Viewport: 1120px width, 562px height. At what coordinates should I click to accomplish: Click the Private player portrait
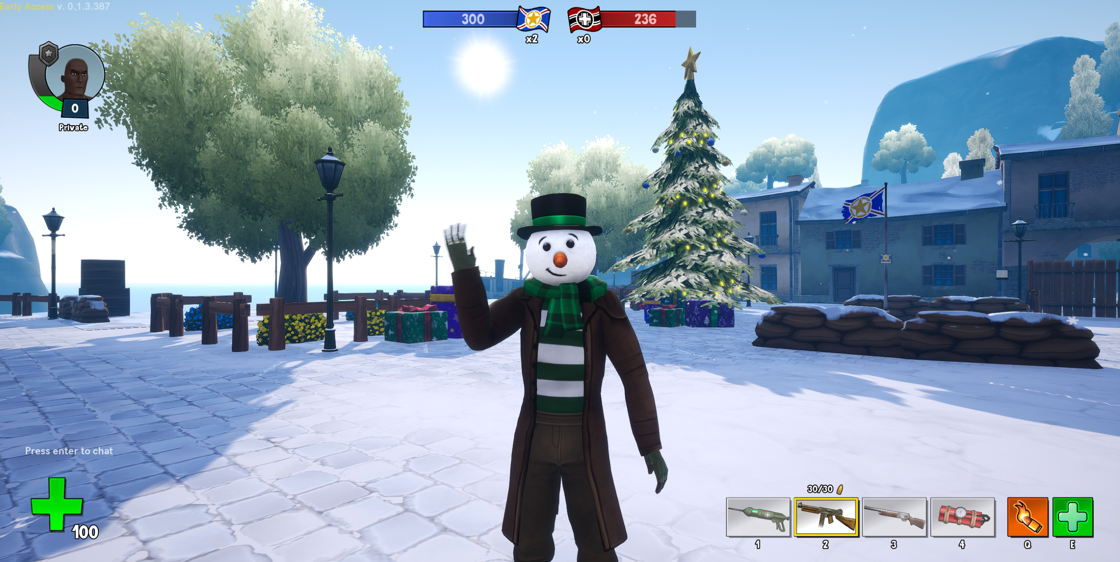pyautogui.click(x=75, y=74)
